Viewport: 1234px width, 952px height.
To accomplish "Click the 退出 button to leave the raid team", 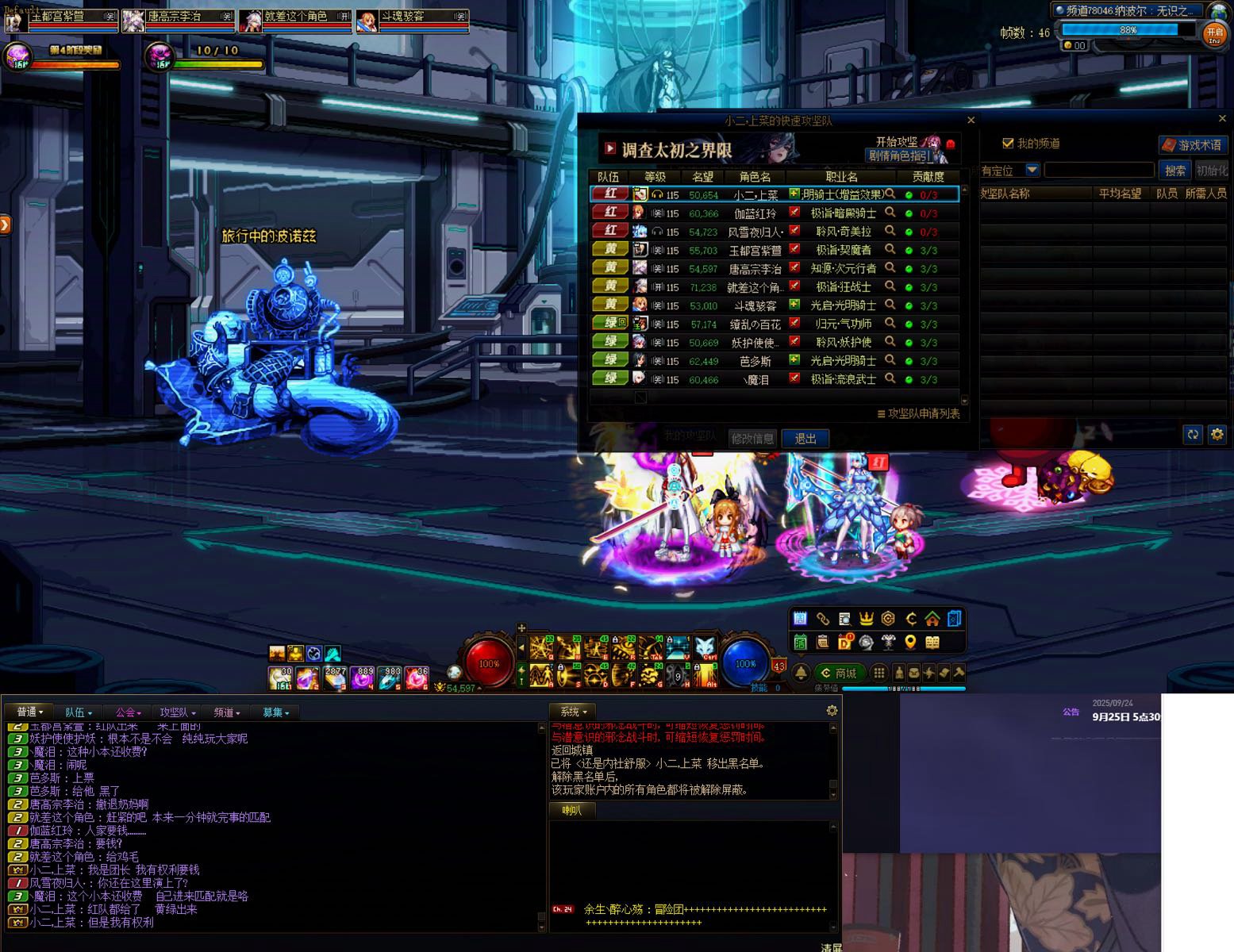I will [805, 439].
